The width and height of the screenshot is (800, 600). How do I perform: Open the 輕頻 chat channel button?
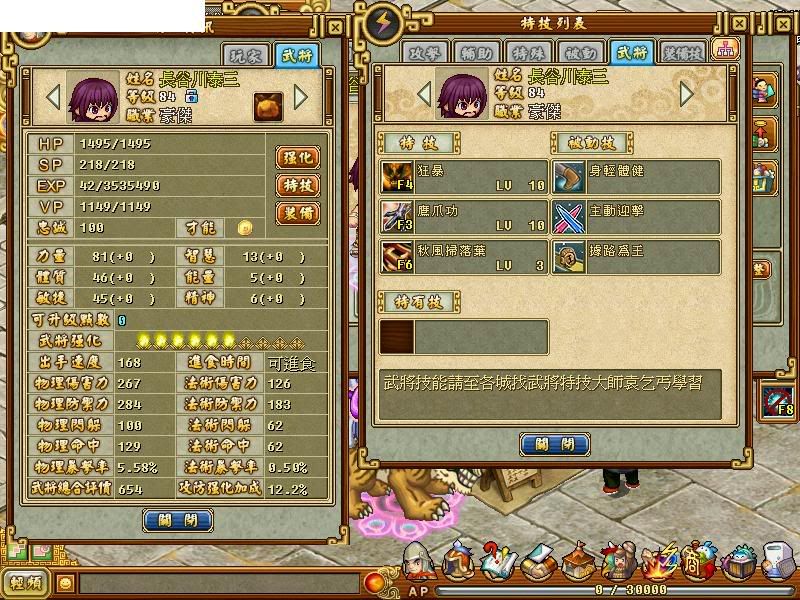pyautogui.click(x=26, y=583)
